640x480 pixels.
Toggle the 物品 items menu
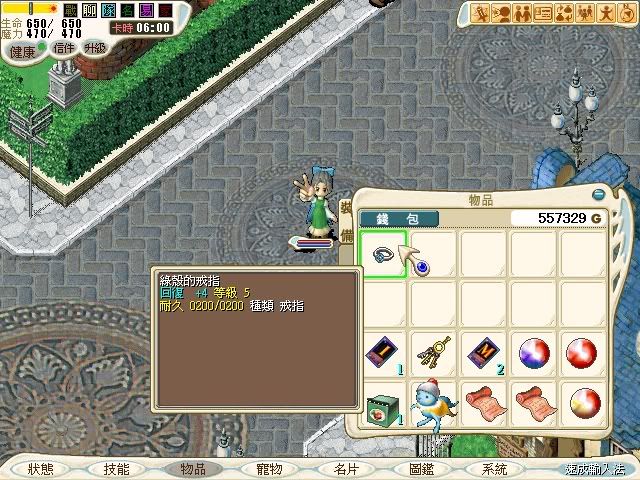193,468
